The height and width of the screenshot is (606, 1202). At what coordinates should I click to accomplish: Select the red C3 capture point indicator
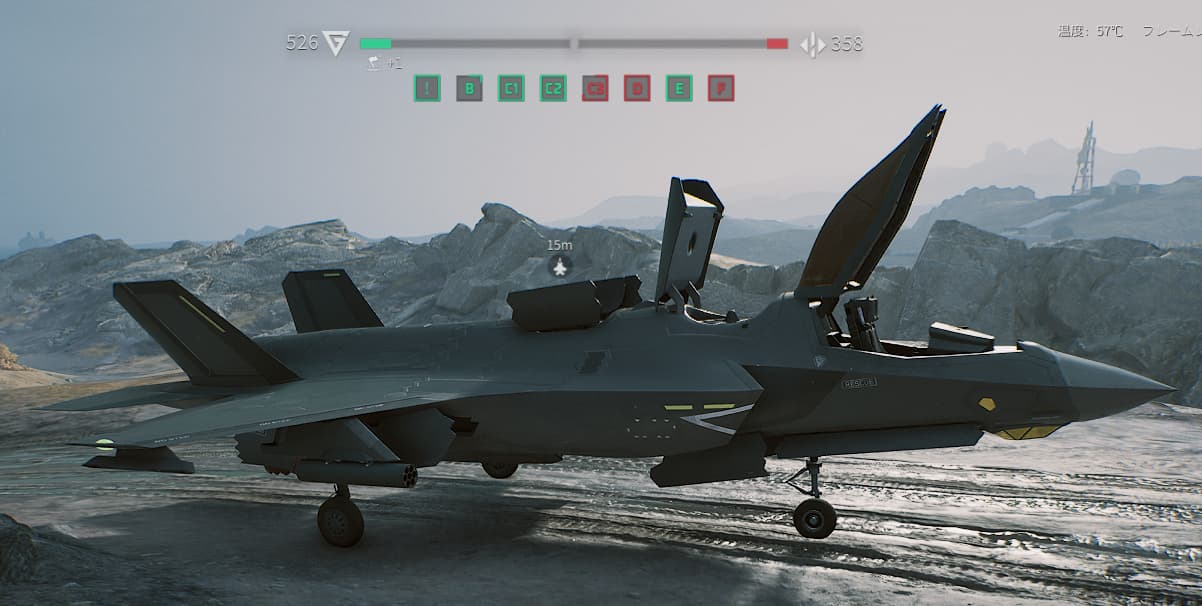[595, 88]
